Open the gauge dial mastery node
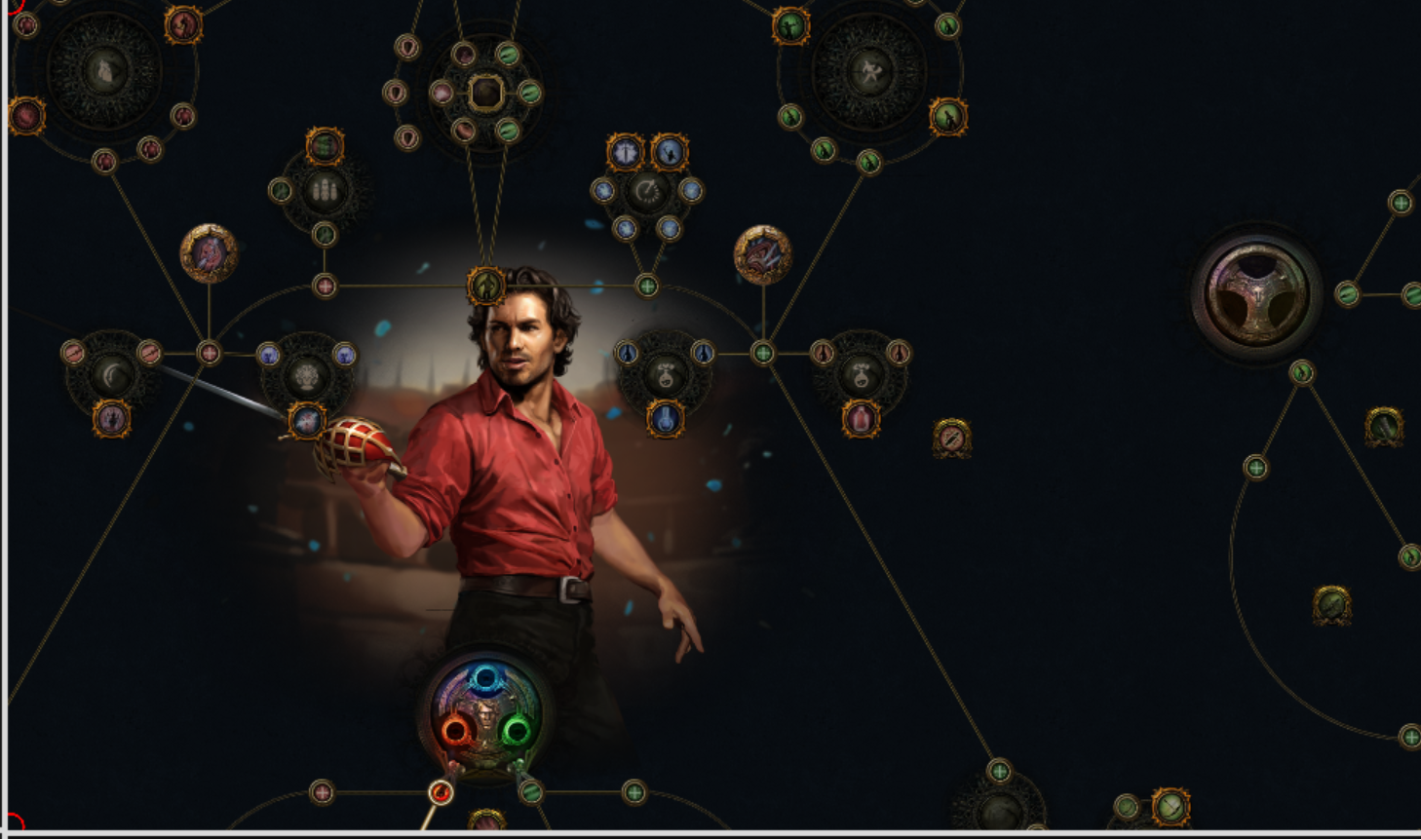This screenshot has width=1421, height=840. 647,191
